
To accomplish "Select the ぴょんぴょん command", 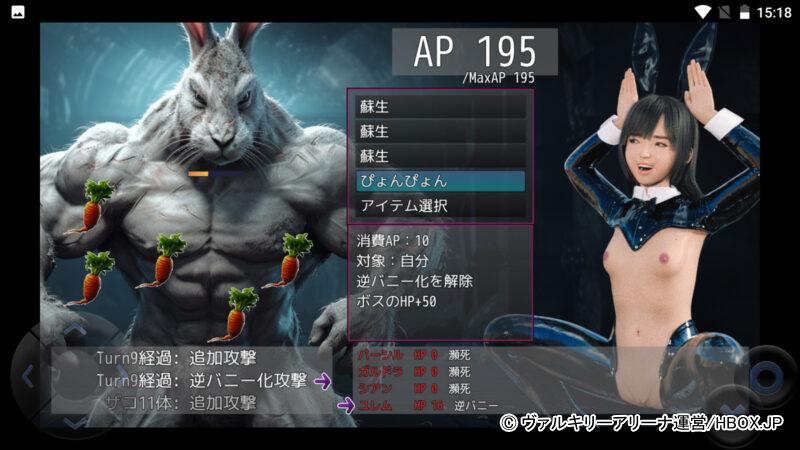I will pyautogui.click(x=440, y=181).
